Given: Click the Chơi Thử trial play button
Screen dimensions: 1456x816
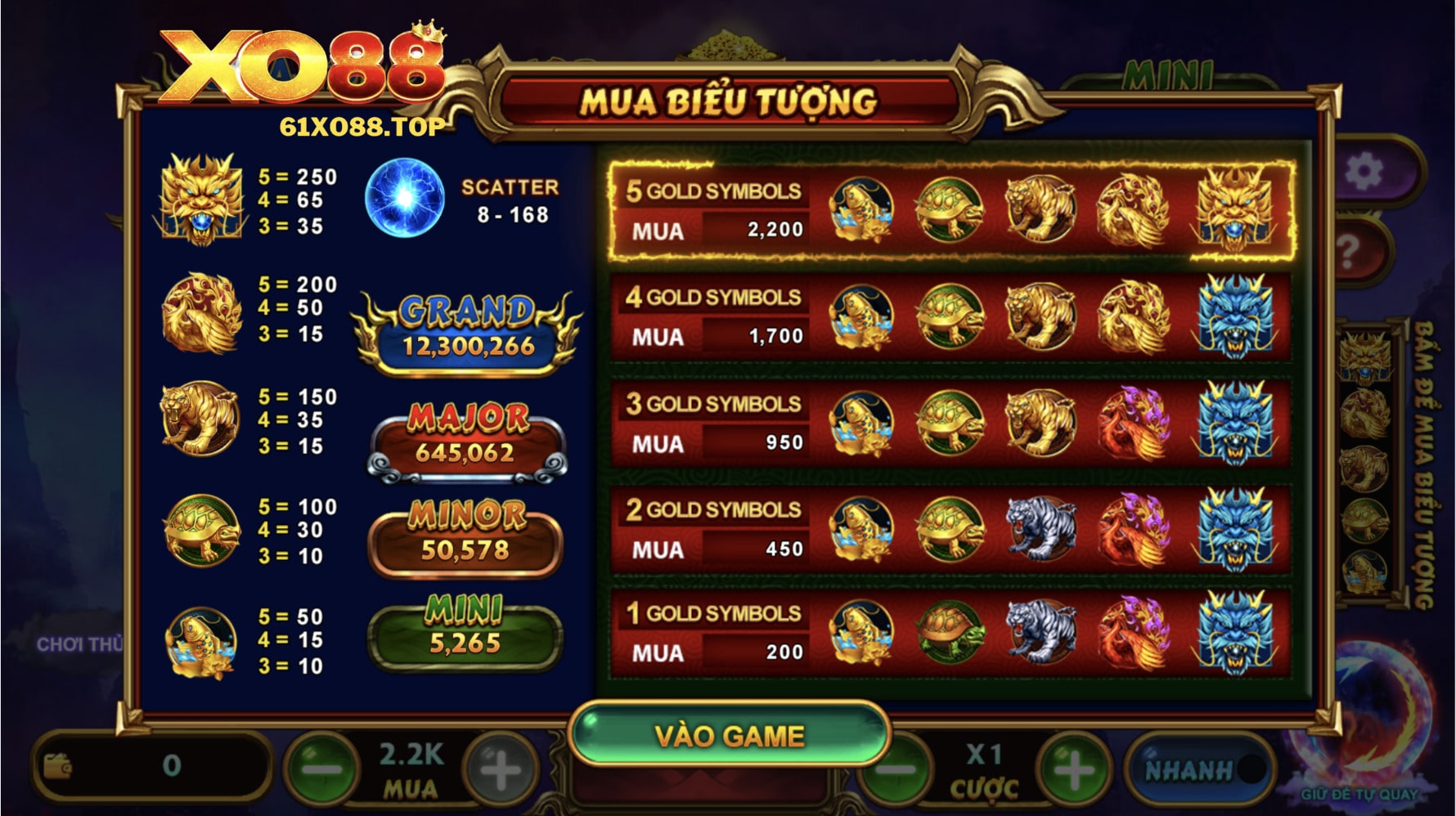Looking at the screenshot, I should [x=79, y=644].
